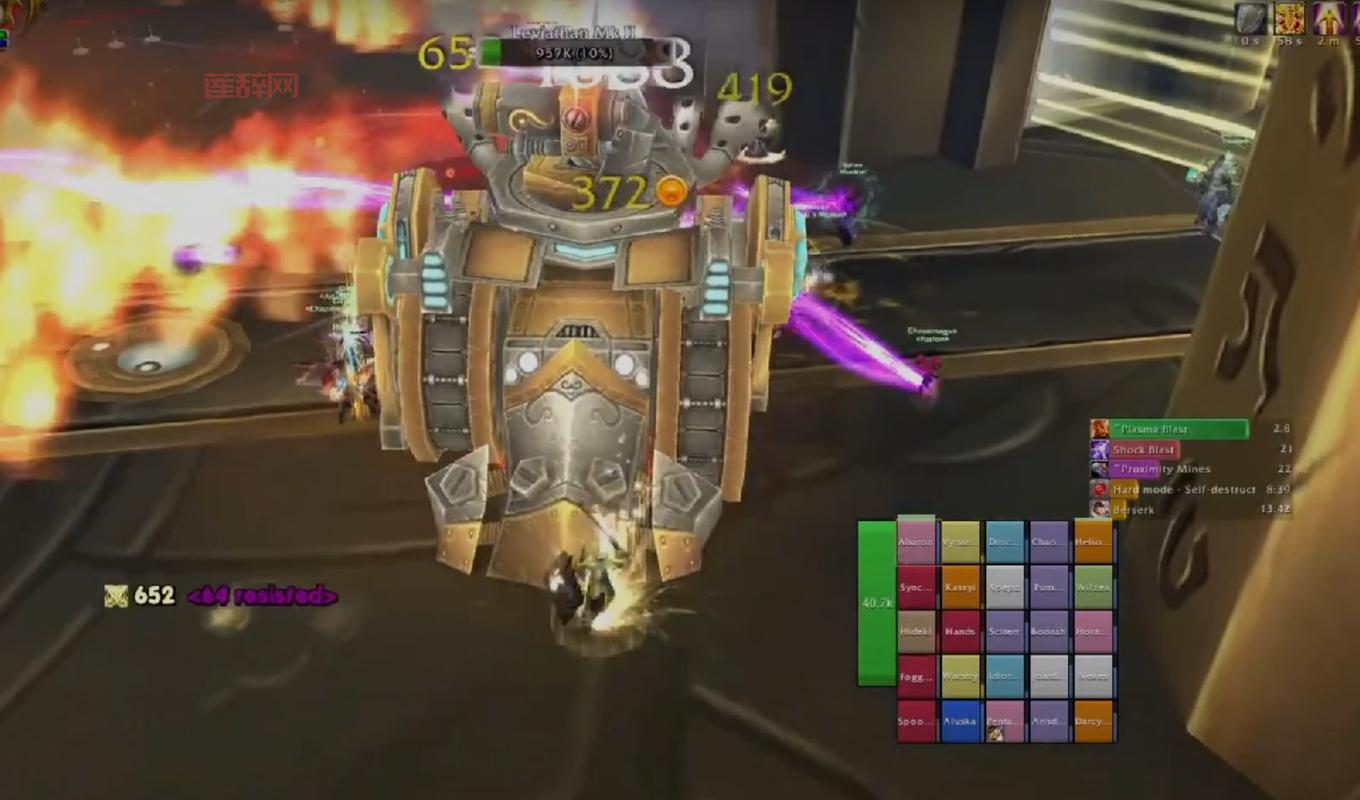Image resolution: width=1360 pixels, height=800 pixels.
Task: Select Boorah in the raid frames
Action: coord(1049,632)
